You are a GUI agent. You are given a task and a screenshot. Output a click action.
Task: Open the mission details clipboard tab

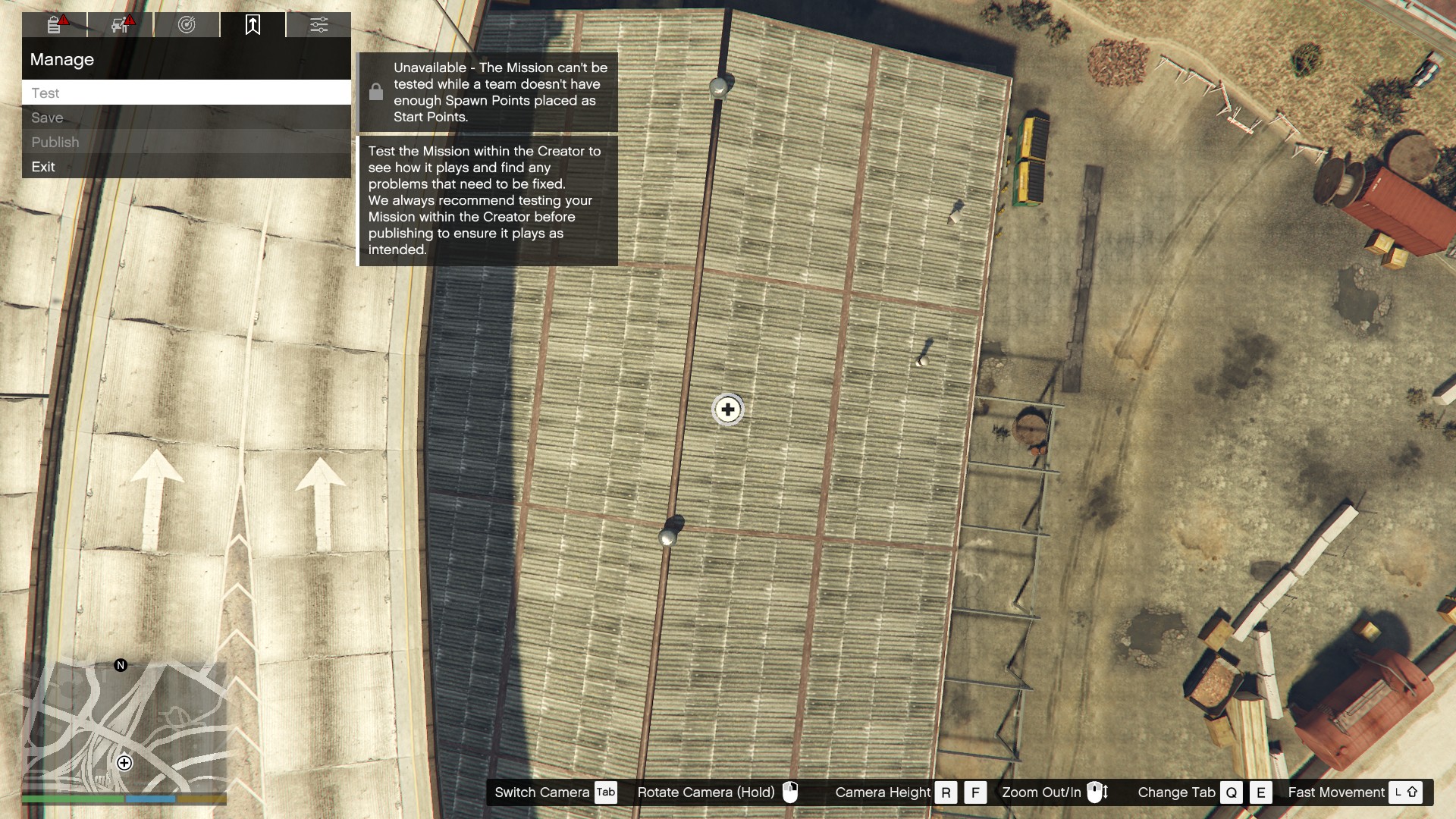(x=53, y=25)
